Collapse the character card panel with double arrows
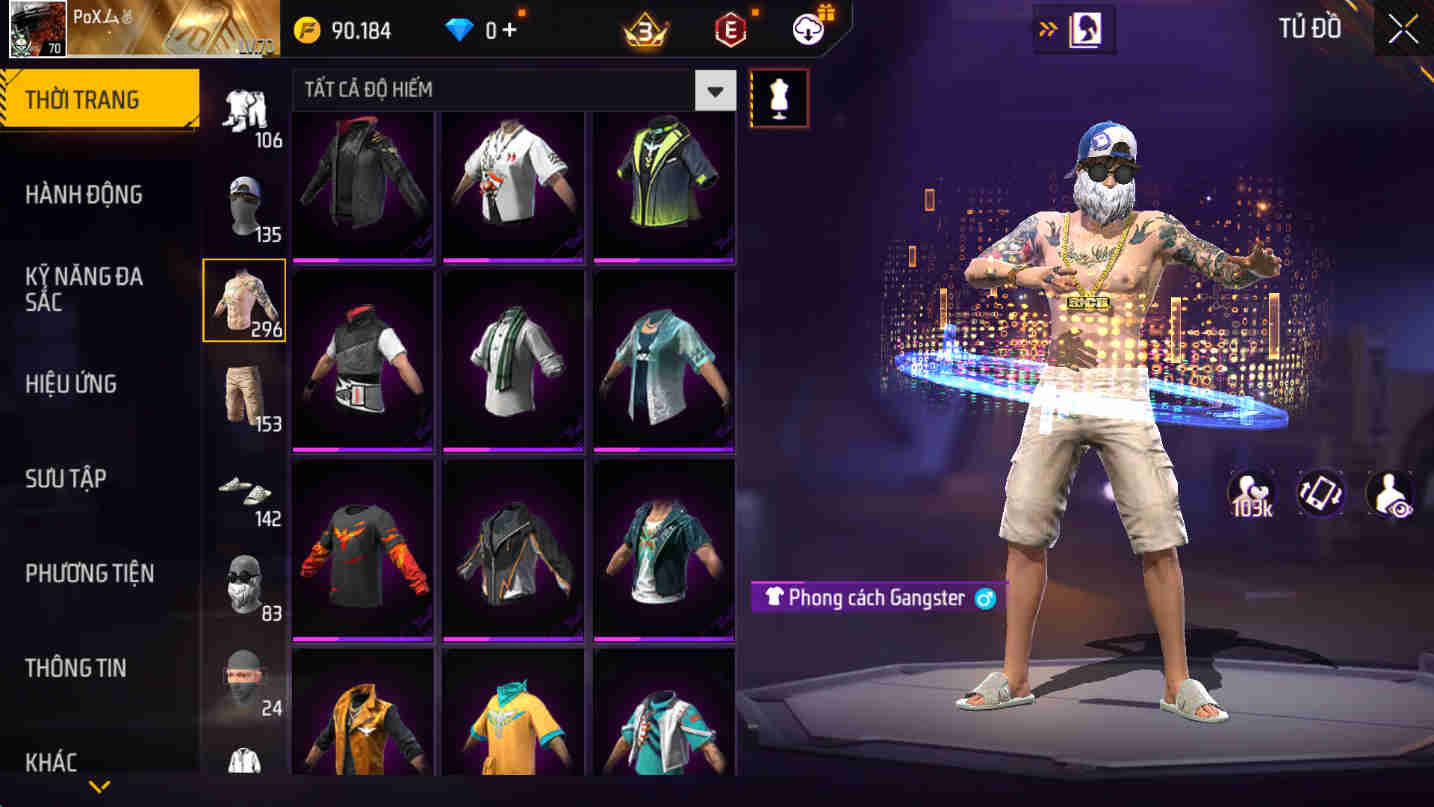 tap(1049, 29)
